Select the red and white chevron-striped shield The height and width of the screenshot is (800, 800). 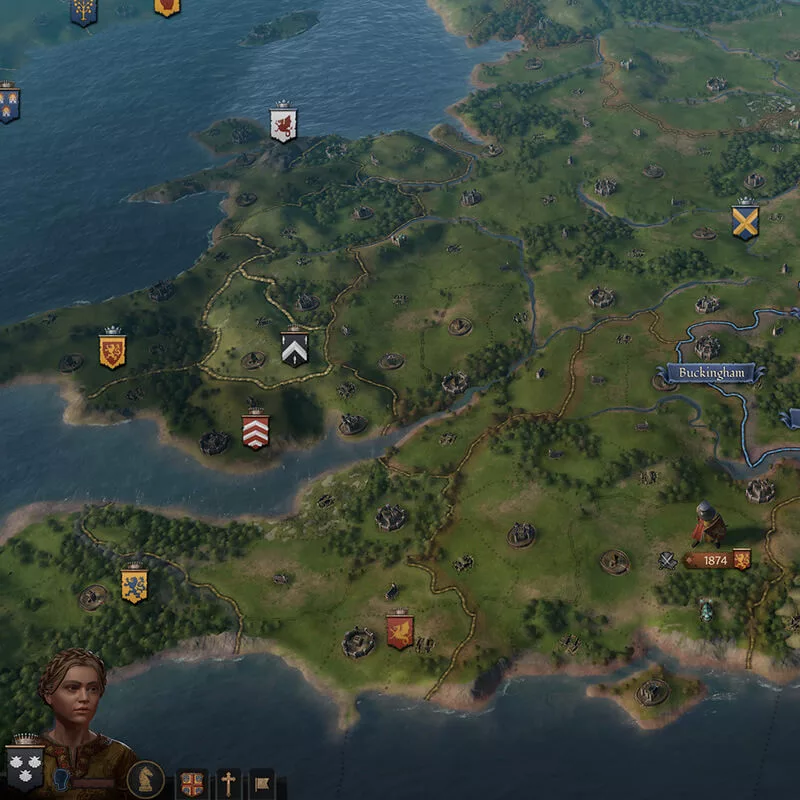[x=255, y=431]
